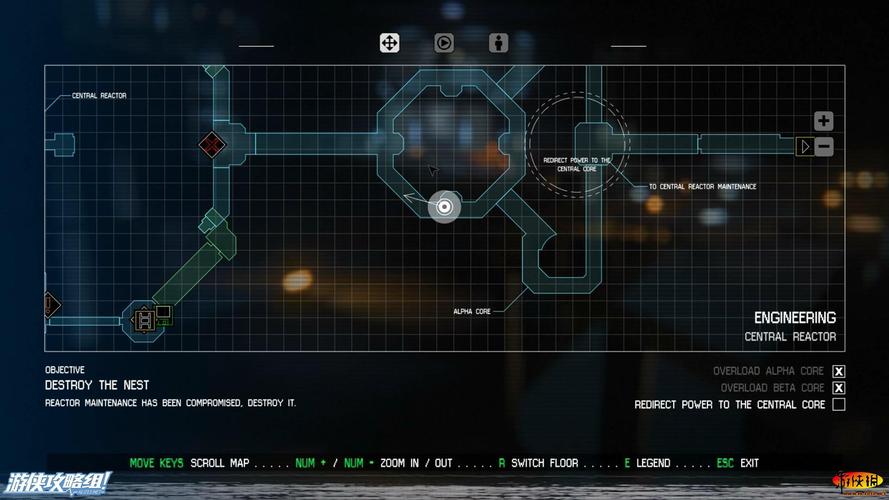Image resolution: width=889 pixels, height=500 pixels.
Task: Click the Overload Beta Core checkbox
Action: (x=839, y=388)
